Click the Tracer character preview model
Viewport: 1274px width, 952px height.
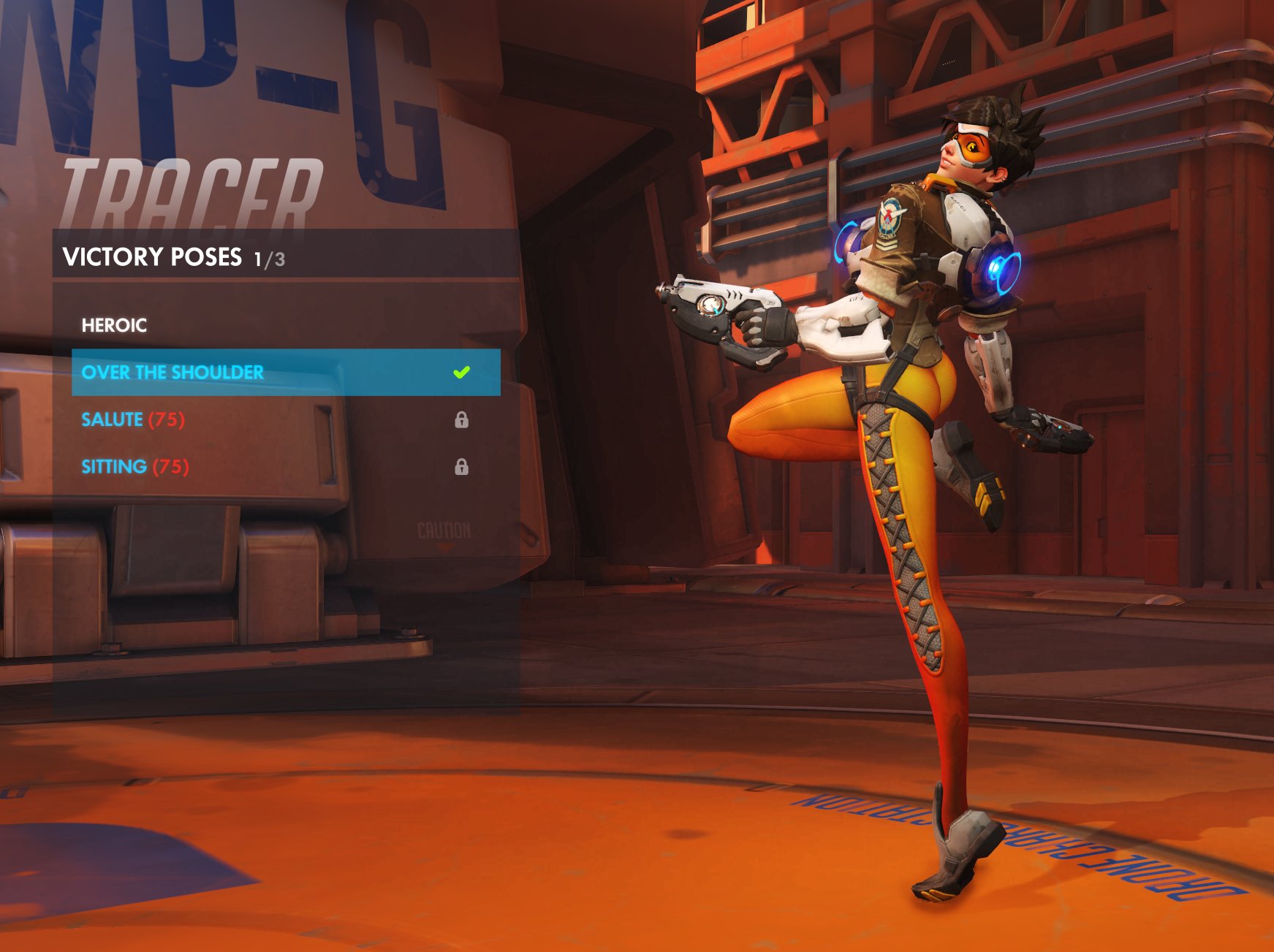(914, 438)
